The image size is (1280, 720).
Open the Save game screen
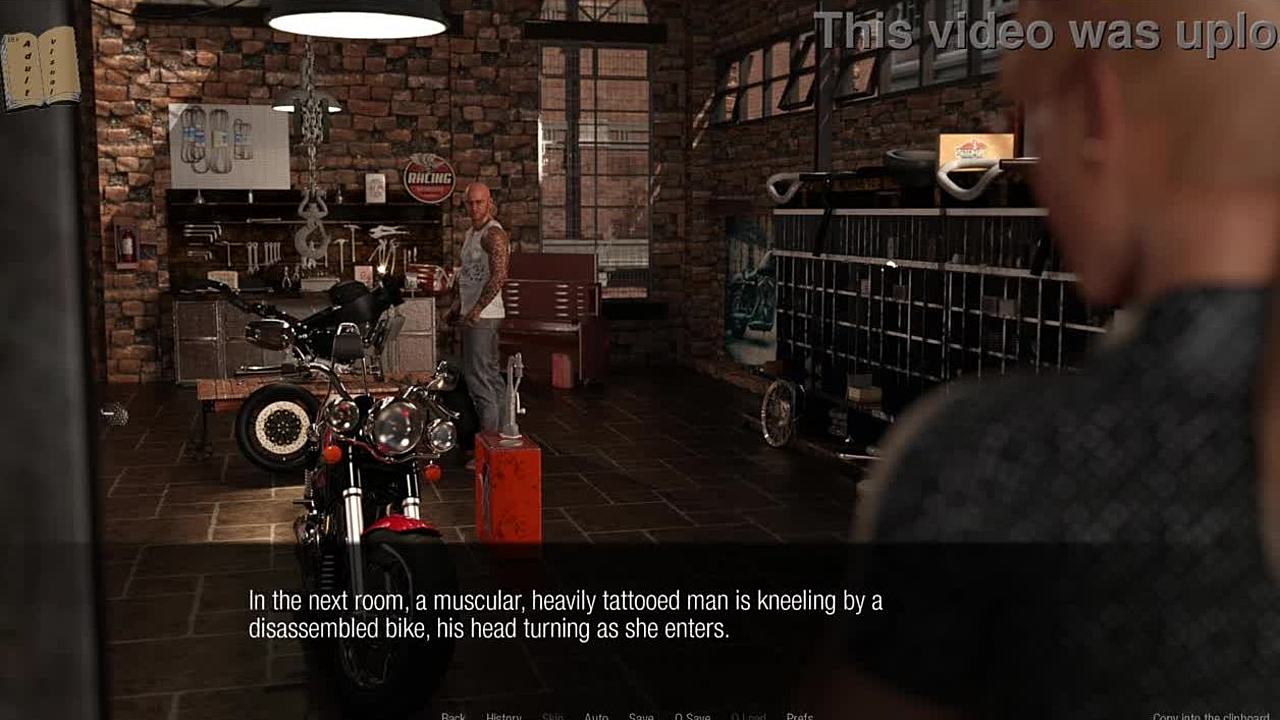pos(641,716)
